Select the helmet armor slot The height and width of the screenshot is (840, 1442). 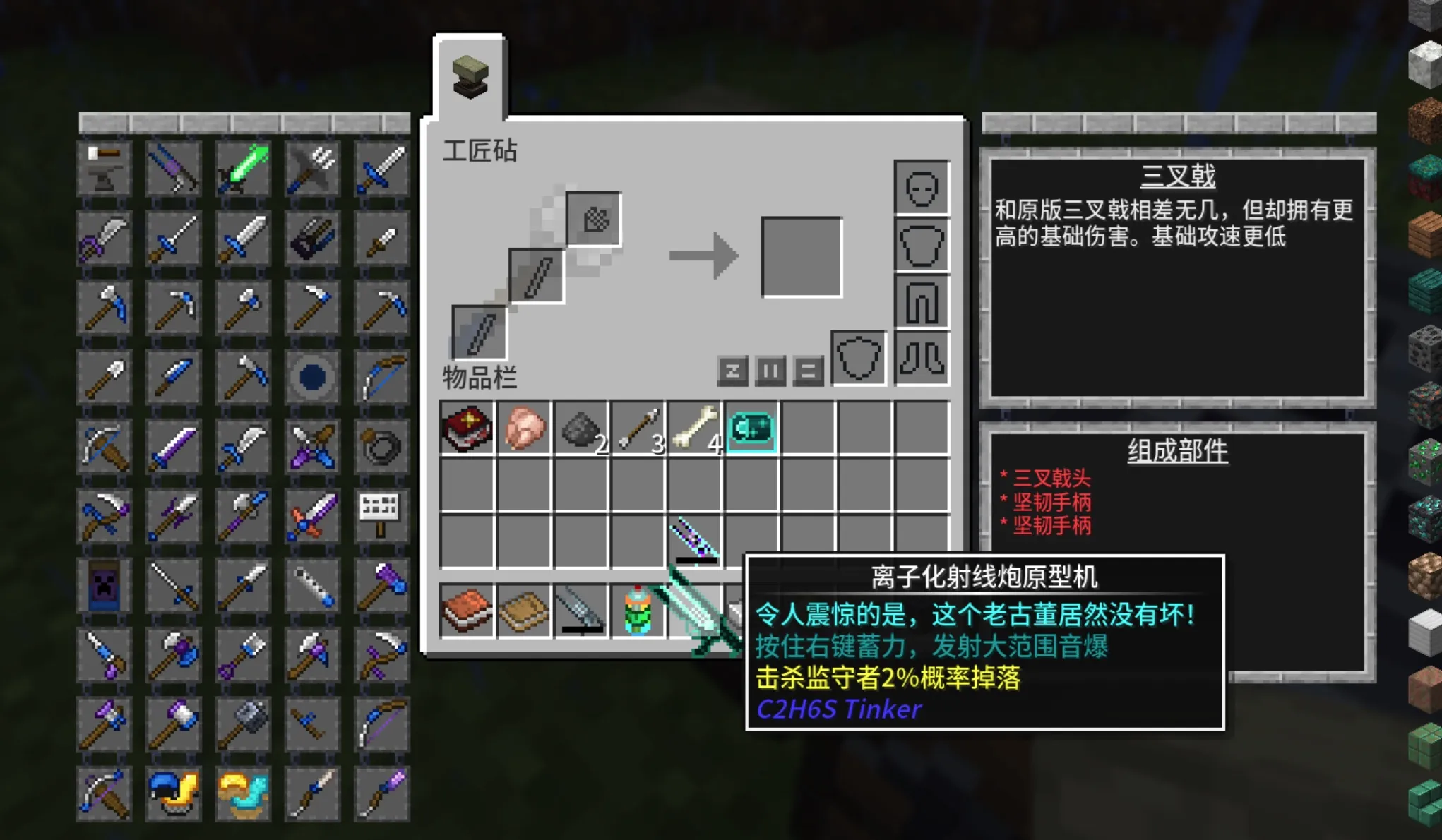click(x=922, y=188)
